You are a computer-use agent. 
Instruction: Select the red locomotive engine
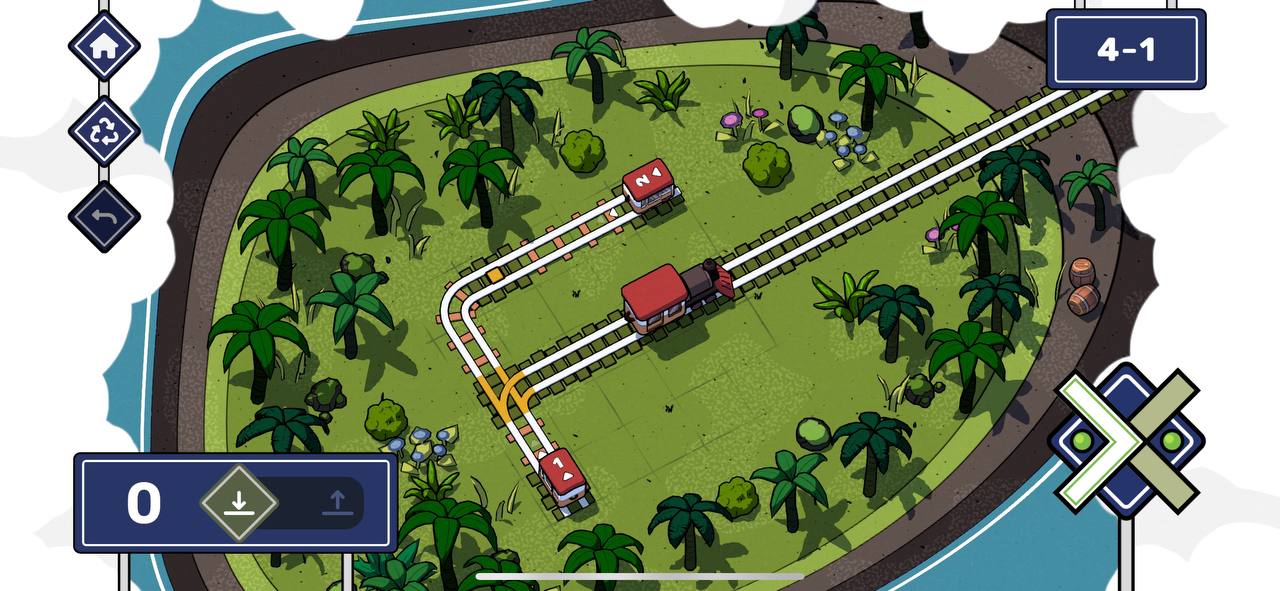pos(676,294)
